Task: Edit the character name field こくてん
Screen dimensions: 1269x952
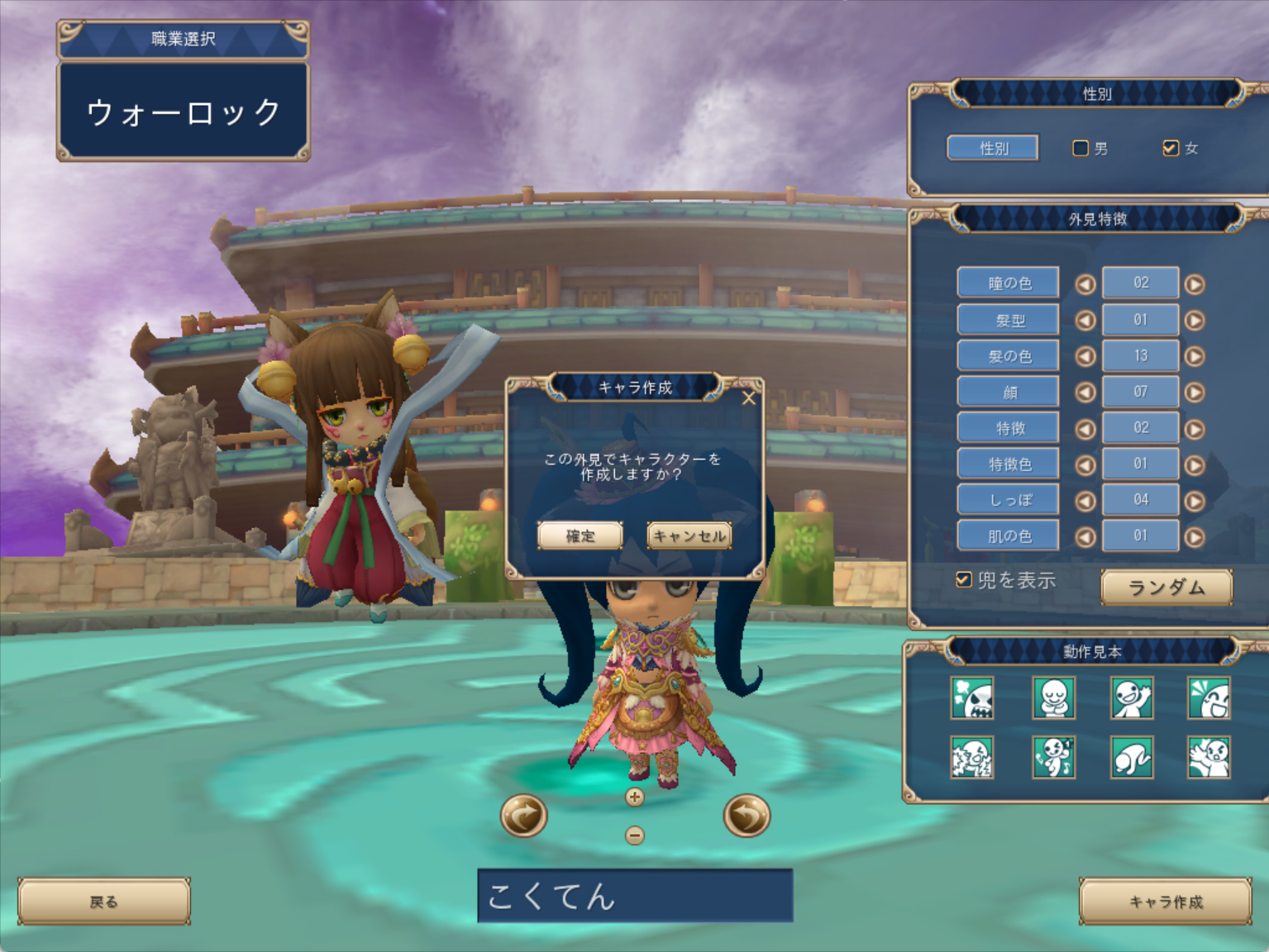Action: (x=635, y=896)
